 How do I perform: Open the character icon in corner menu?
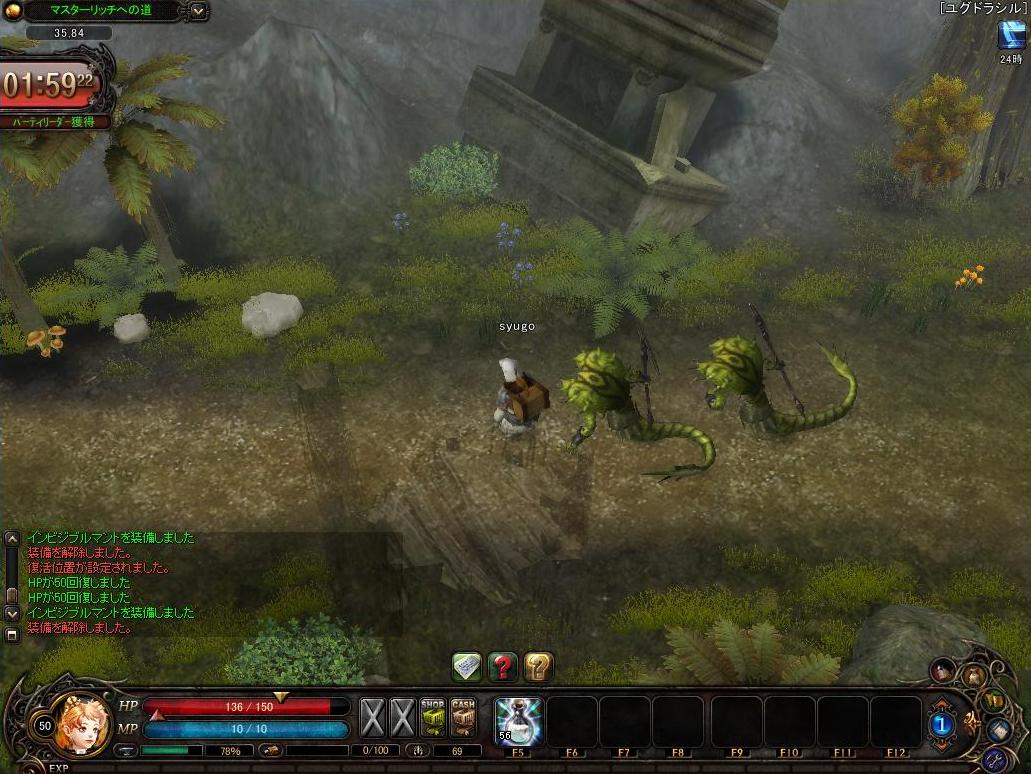(943, 669)
